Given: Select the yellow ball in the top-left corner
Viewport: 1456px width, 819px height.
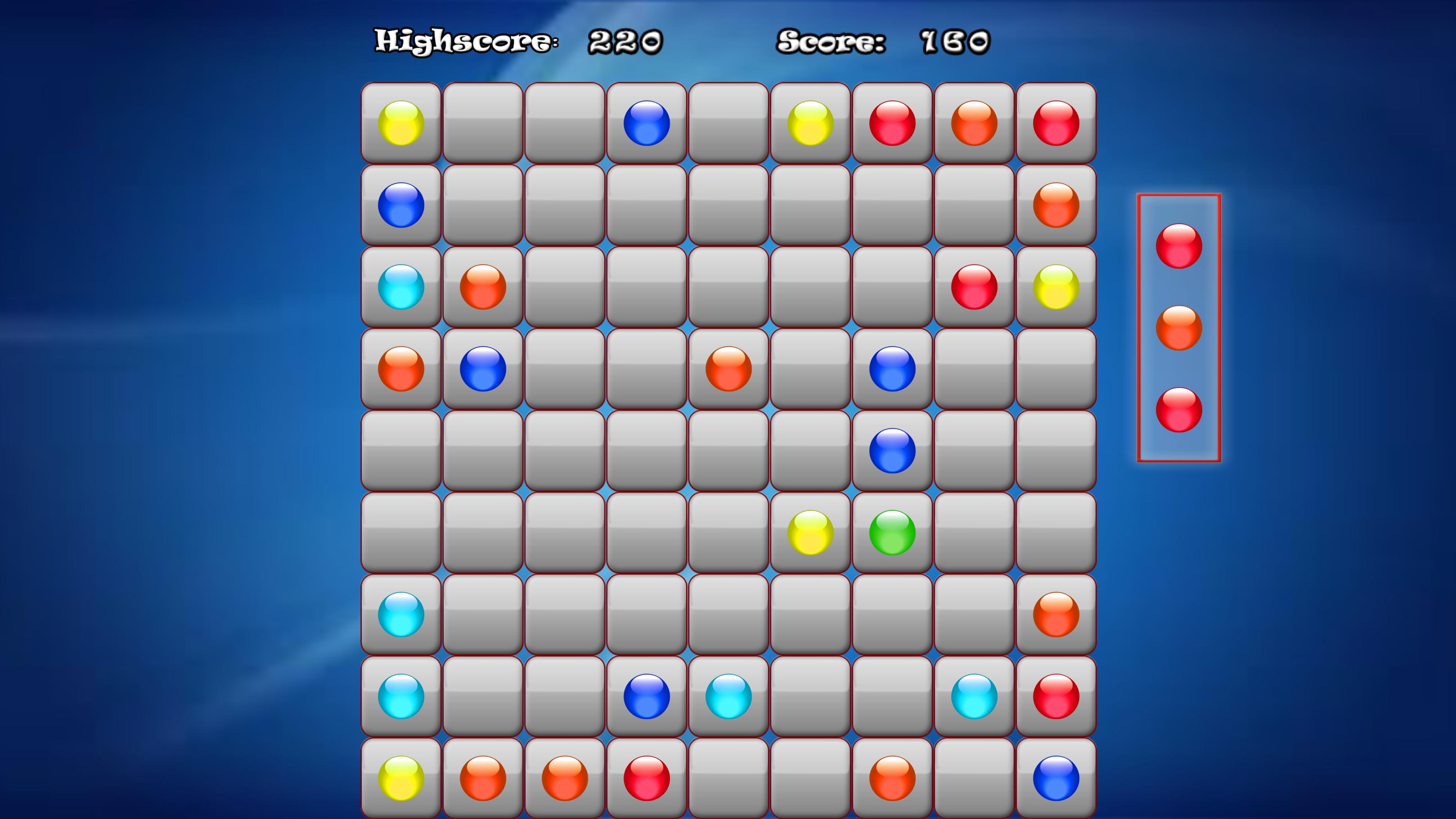Looking at the screenshot, I should tap(401, 124).
